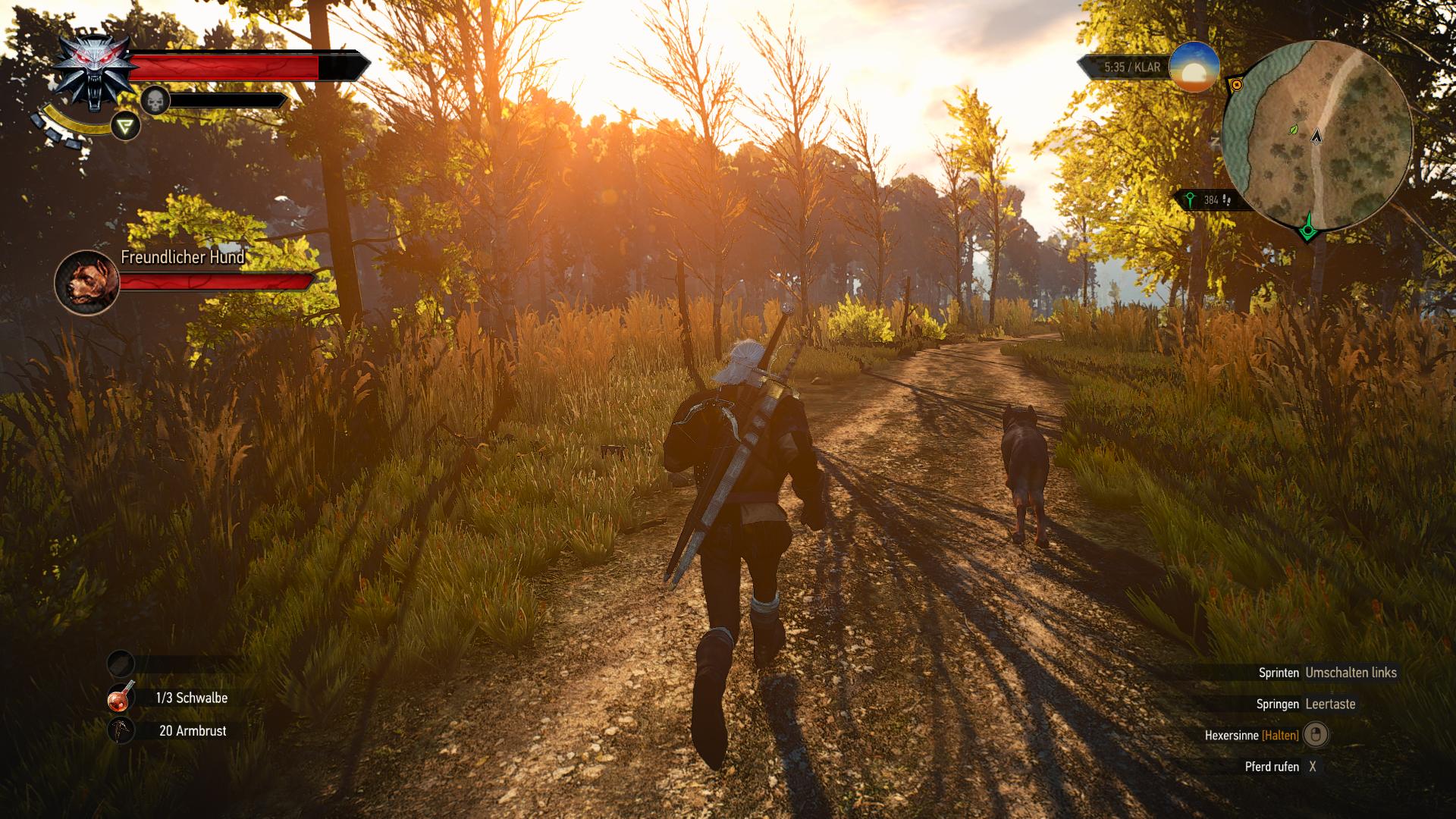This screenshot has width=1456, height=819.
Task: Click the Freundlicher Hund portrait
Action: [87, 283]
